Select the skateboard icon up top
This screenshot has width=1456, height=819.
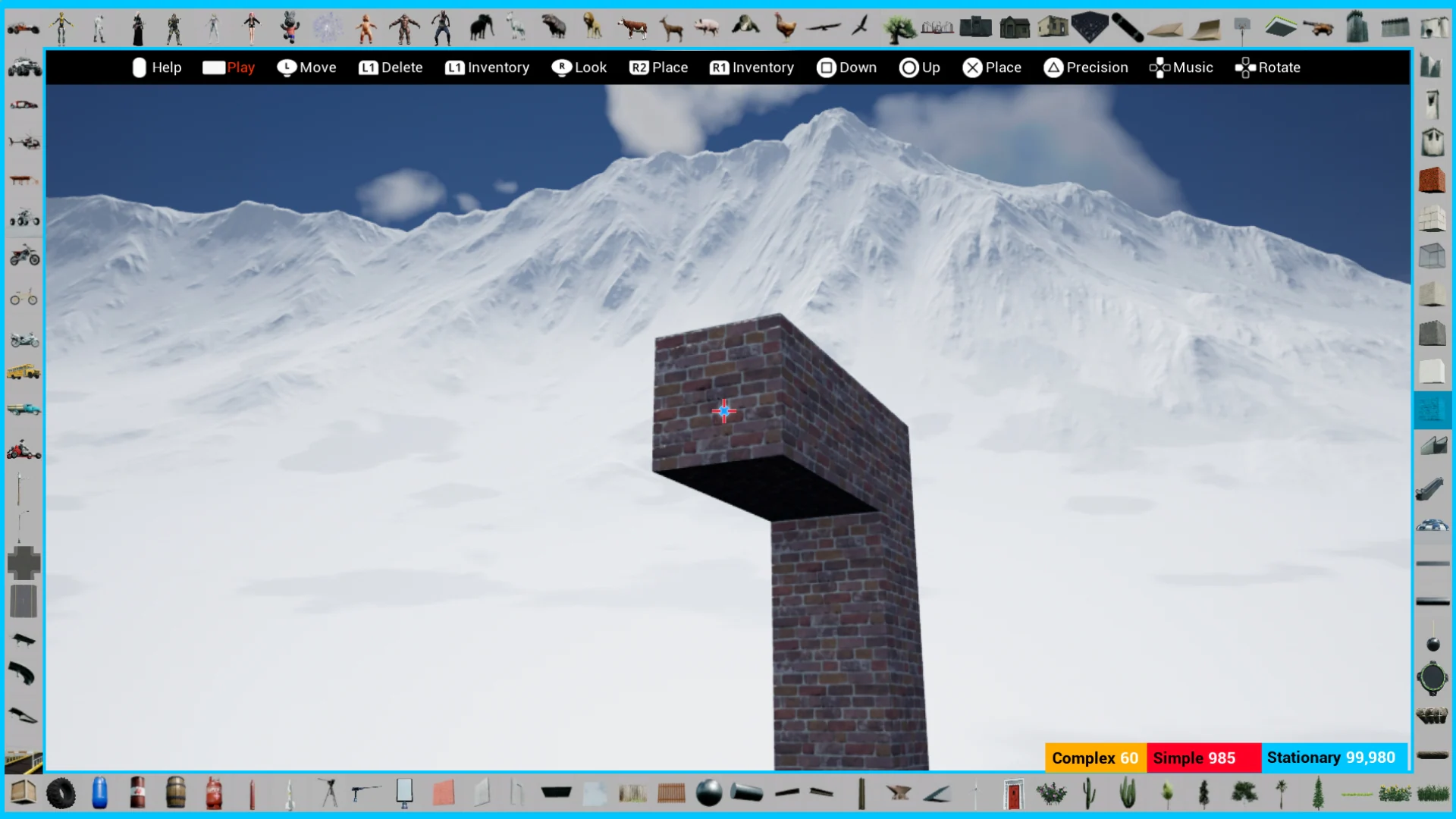point(1125,27)
